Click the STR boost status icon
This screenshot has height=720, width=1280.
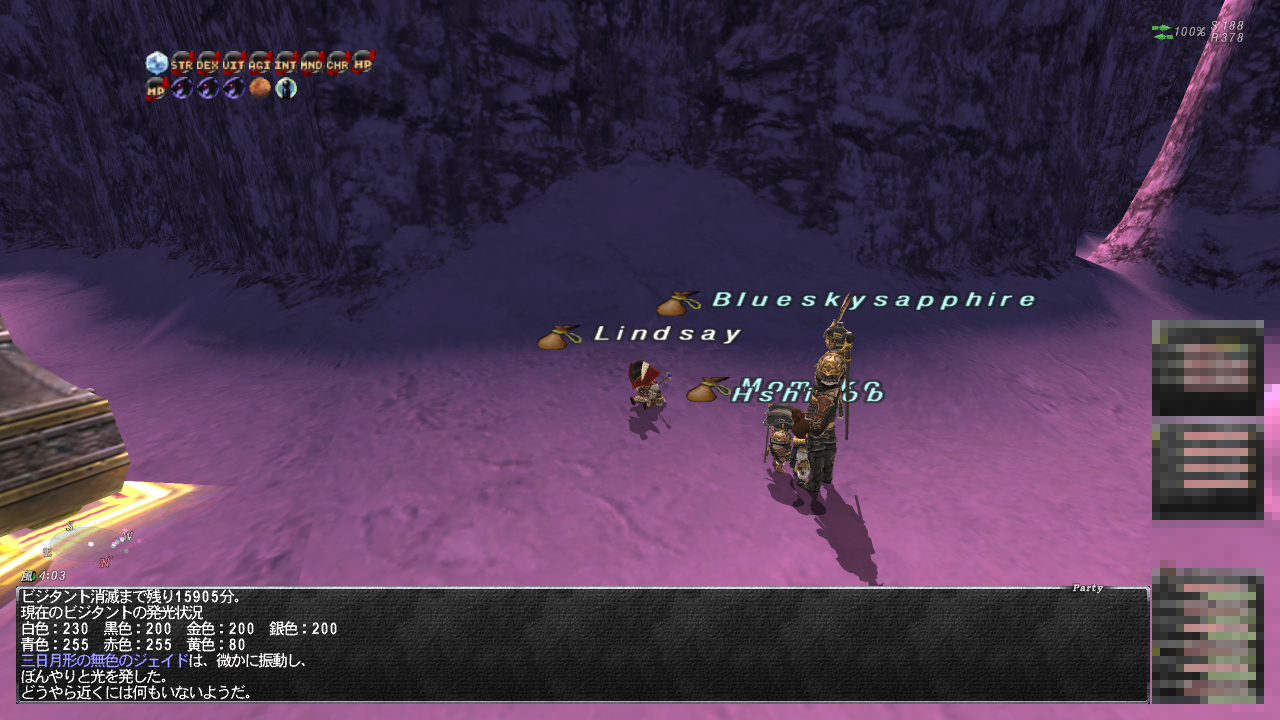coord(182,63)
